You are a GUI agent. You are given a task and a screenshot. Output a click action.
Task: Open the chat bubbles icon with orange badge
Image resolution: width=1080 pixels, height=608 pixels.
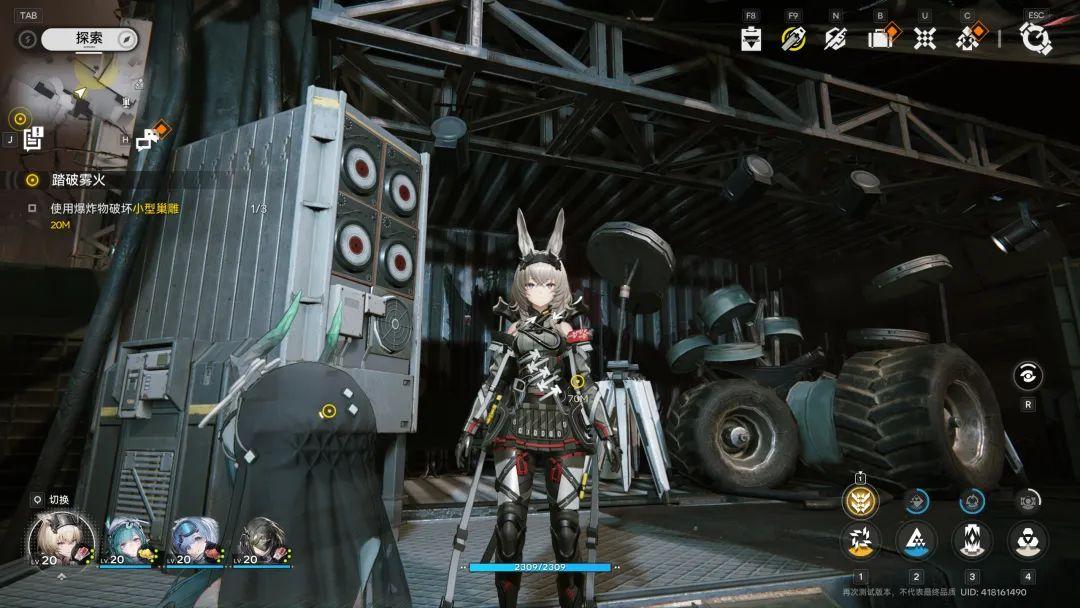pos(148,139)
